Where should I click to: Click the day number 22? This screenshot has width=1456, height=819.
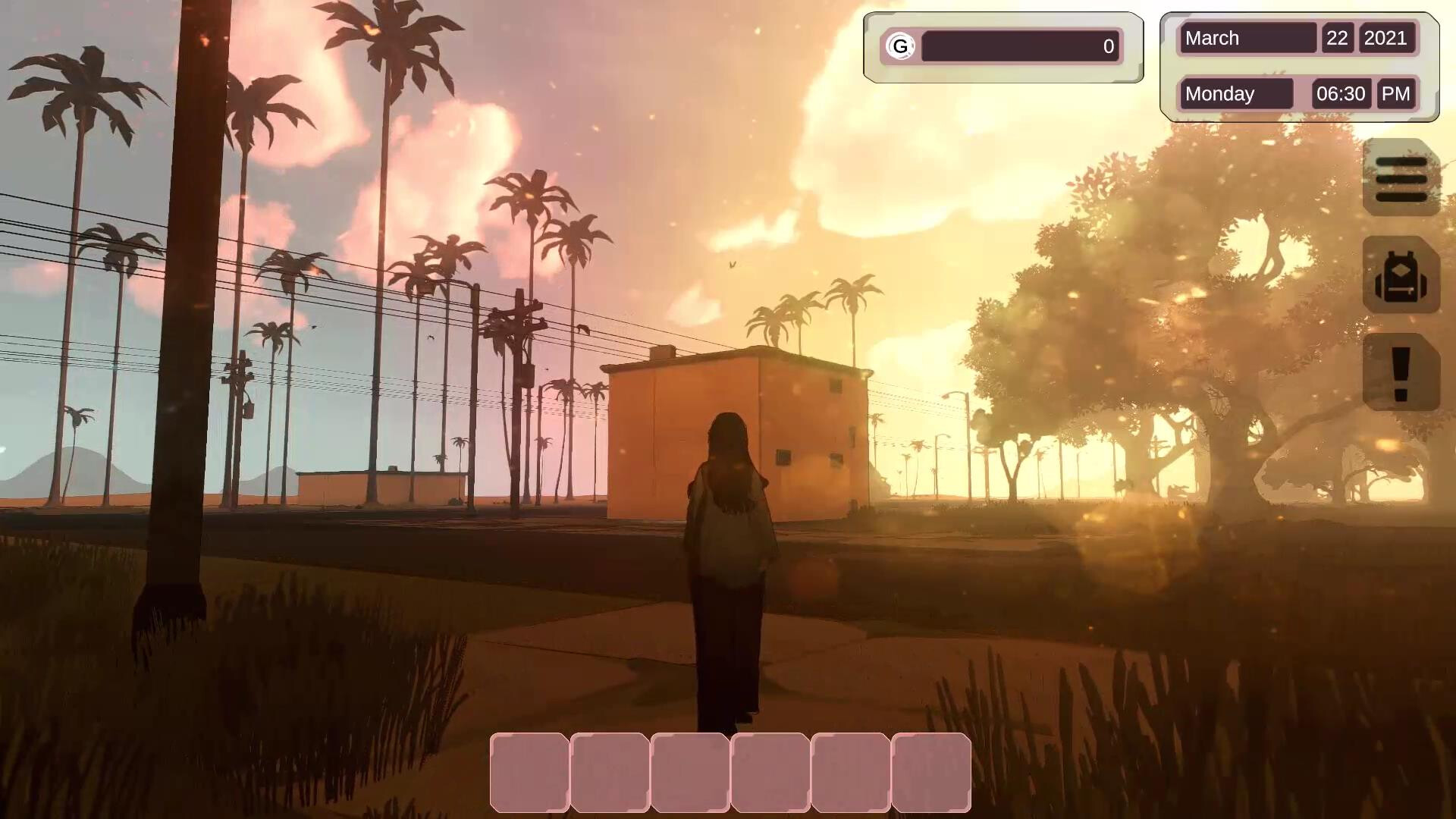click(1336, 38)
